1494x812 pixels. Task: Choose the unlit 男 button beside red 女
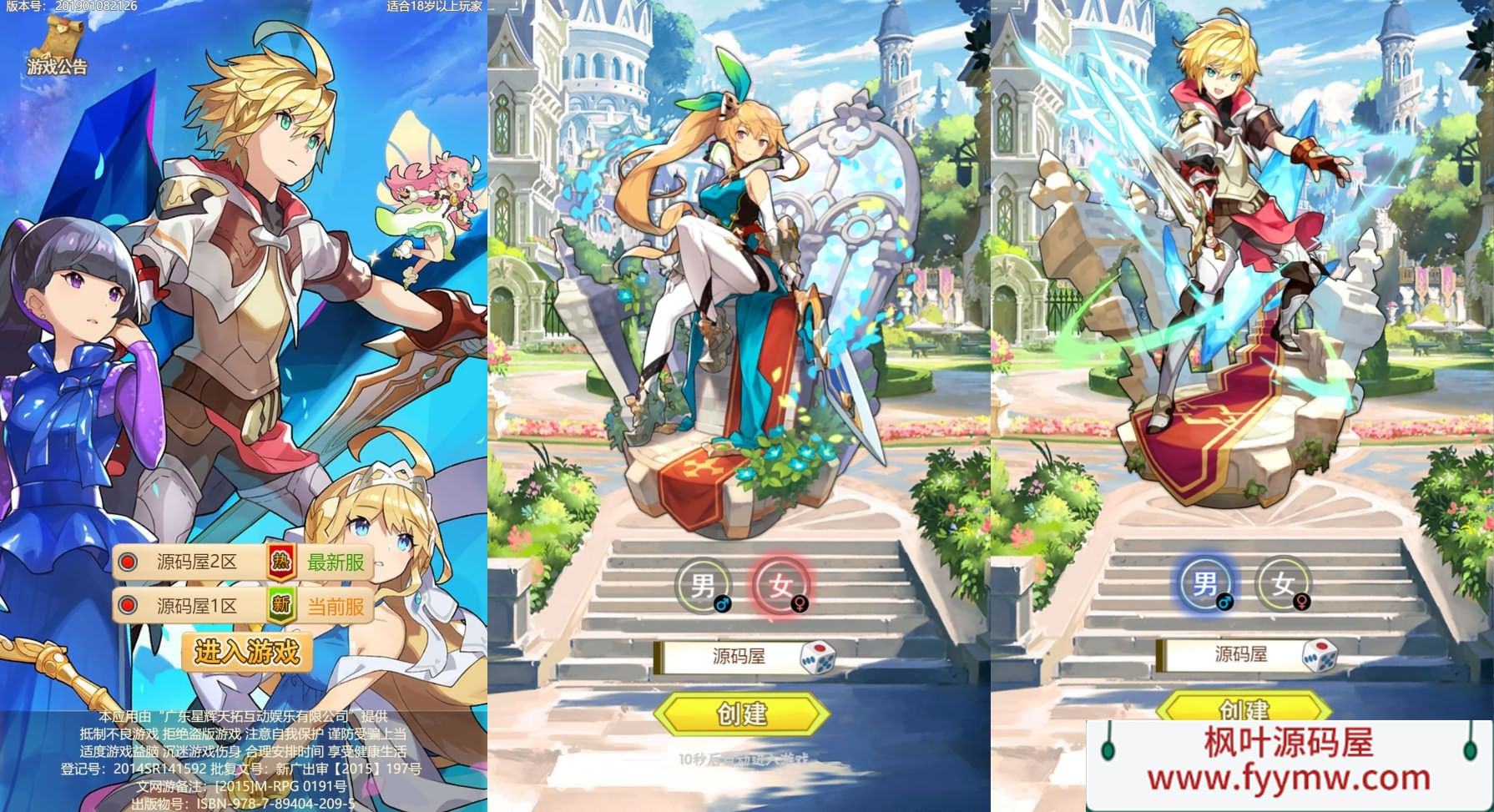point(704,585)
